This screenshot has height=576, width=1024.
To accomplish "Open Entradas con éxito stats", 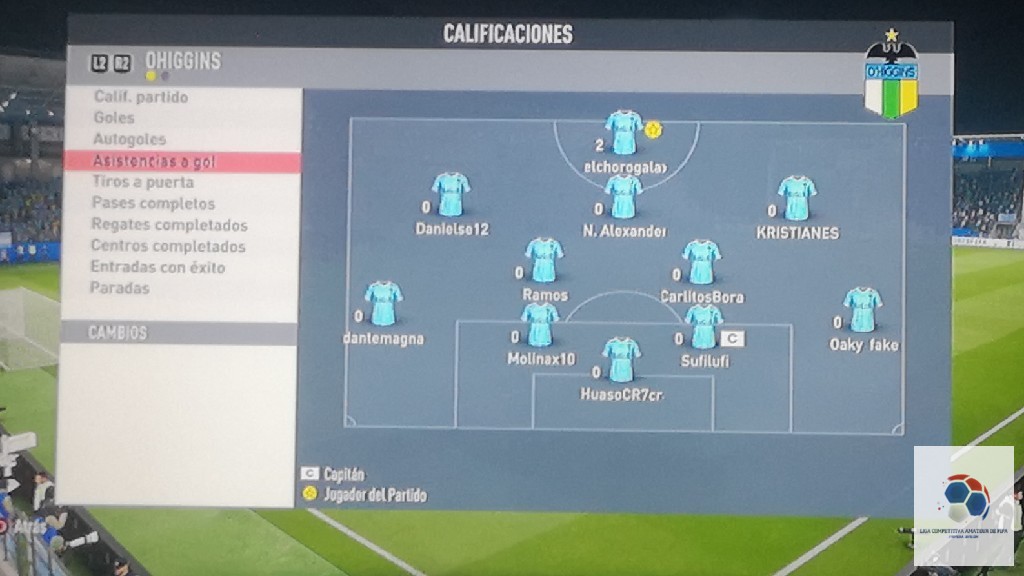I will [x=158, y=267].
